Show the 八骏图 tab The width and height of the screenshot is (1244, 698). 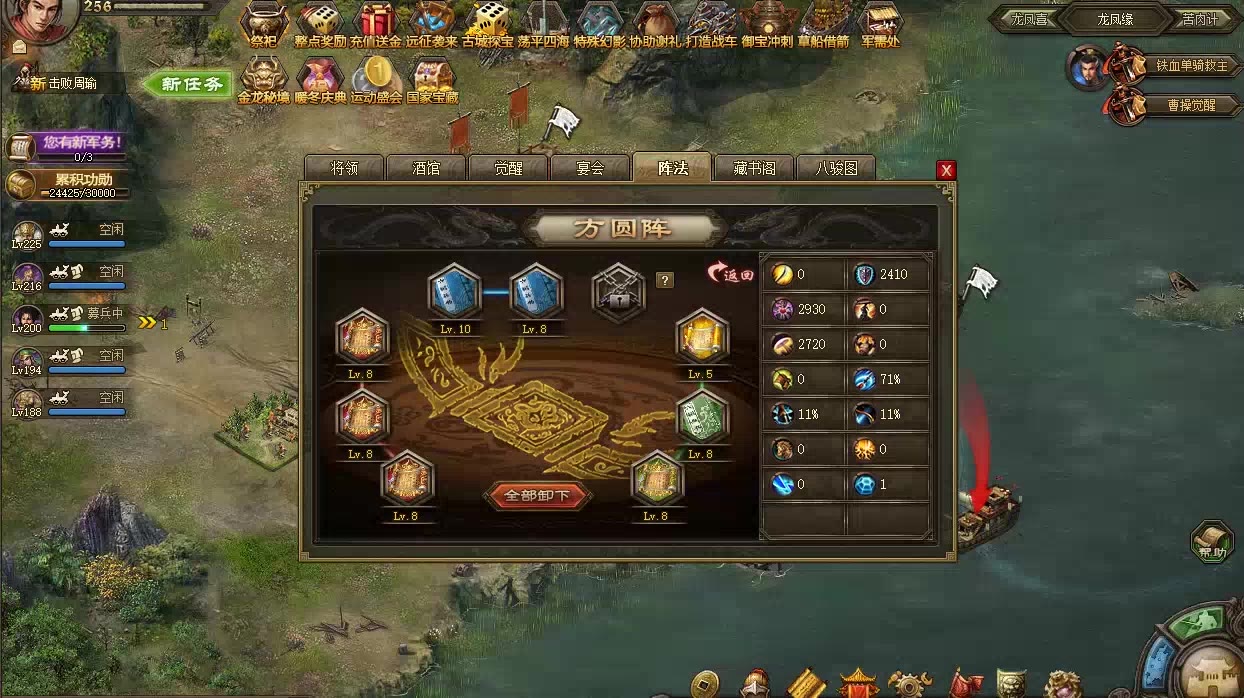[836, 168]
